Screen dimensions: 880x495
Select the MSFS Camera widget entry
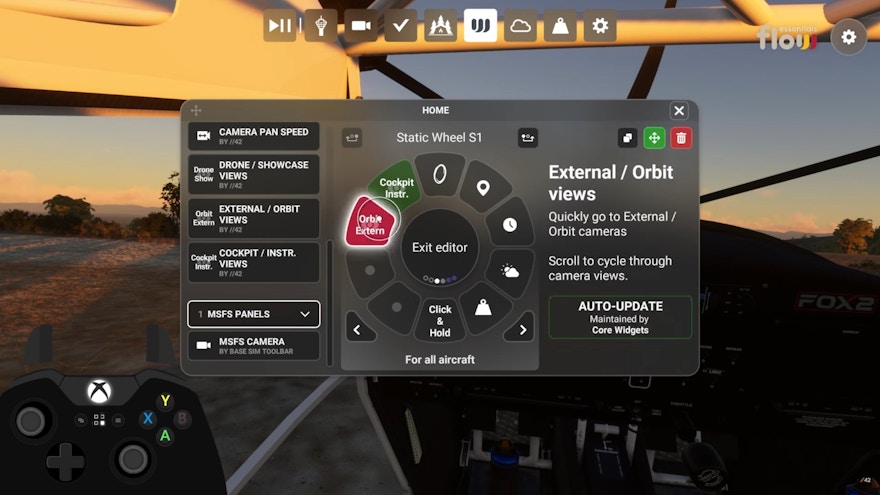pyautogui.click(x=254, y=346)
